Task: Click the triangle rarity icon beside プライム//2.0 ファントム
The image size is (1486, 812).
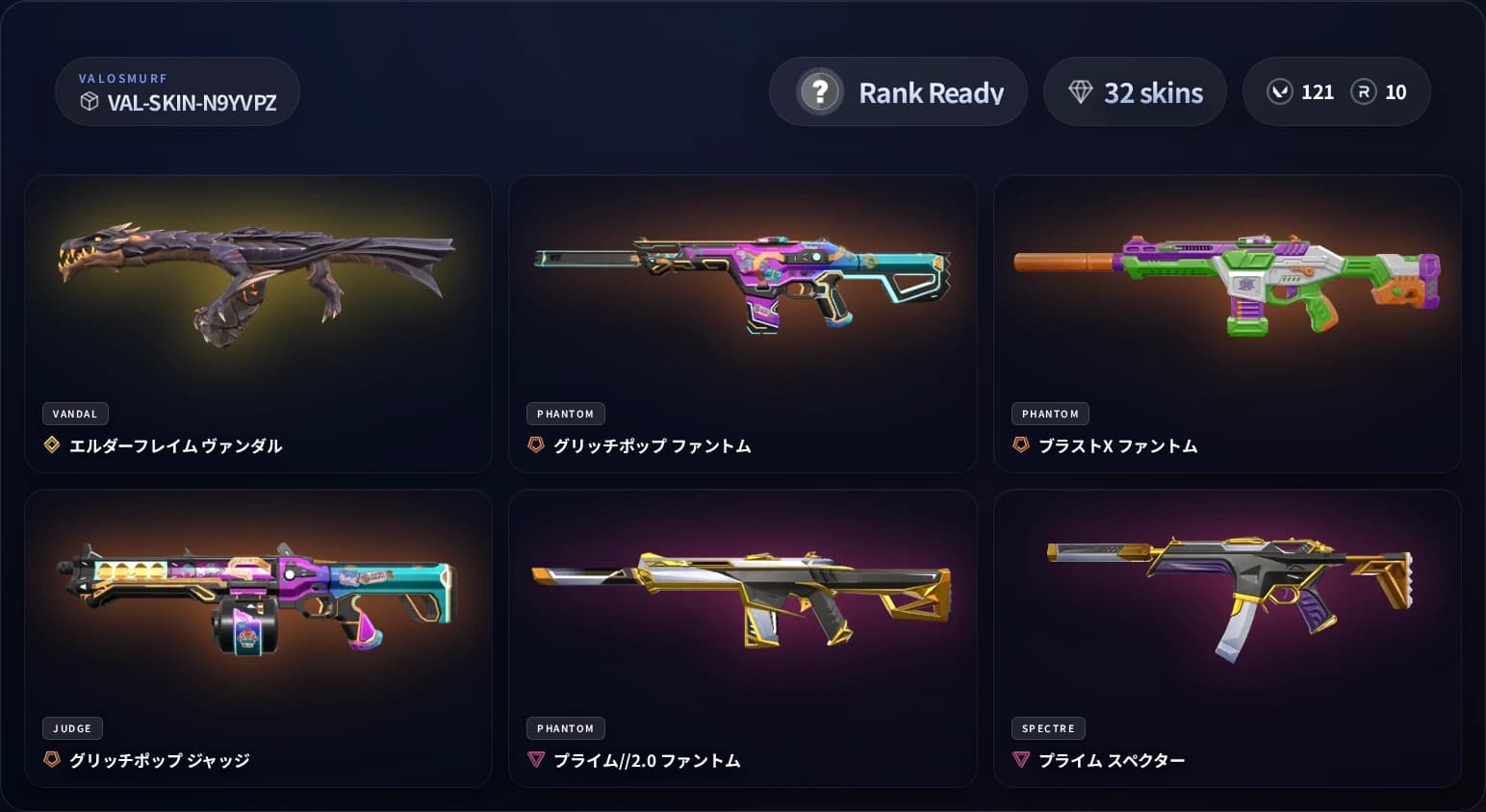Action: (537, 759)
